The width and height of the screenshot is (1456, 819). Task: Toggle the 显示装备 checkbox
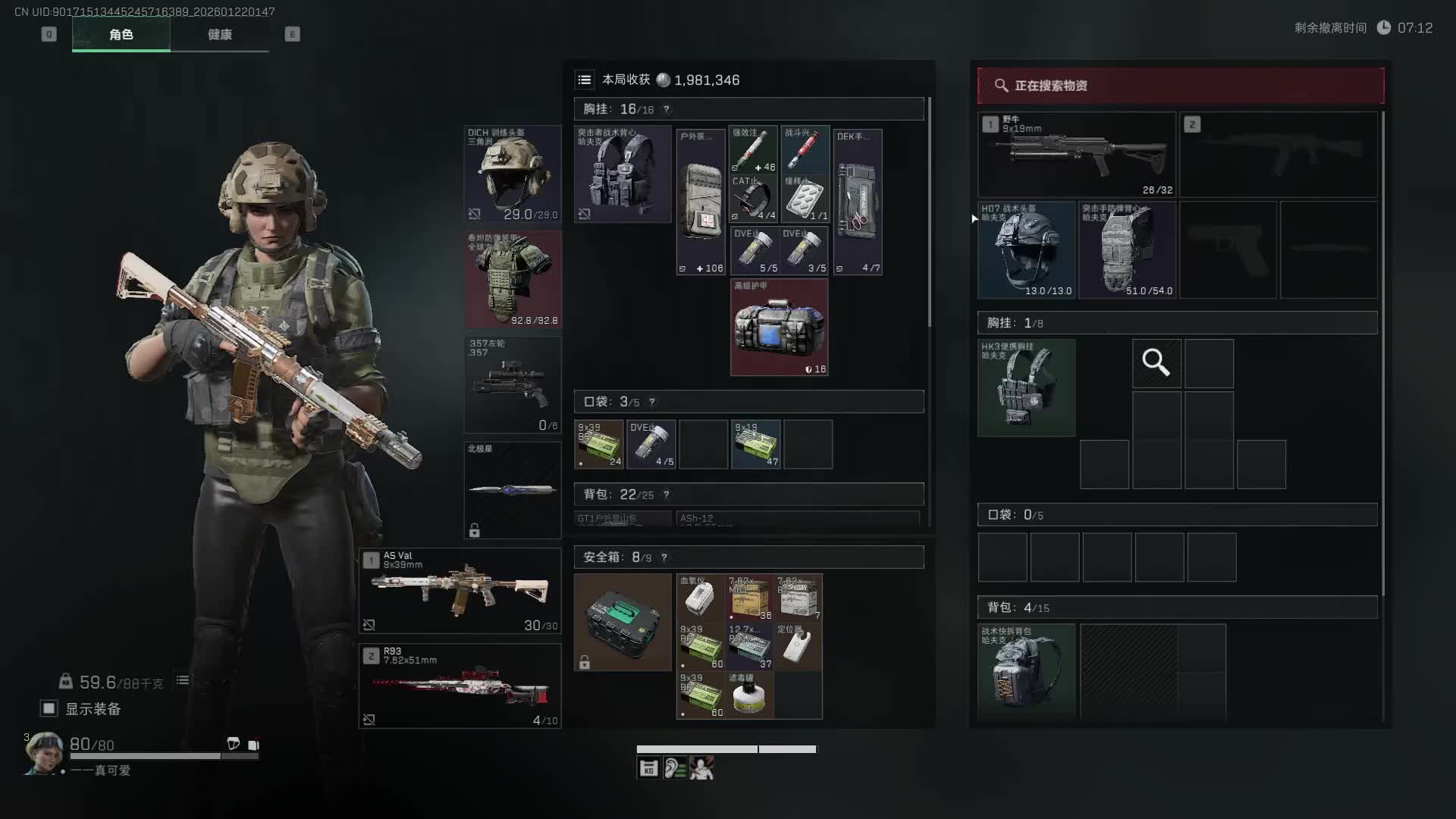(49, 708)
